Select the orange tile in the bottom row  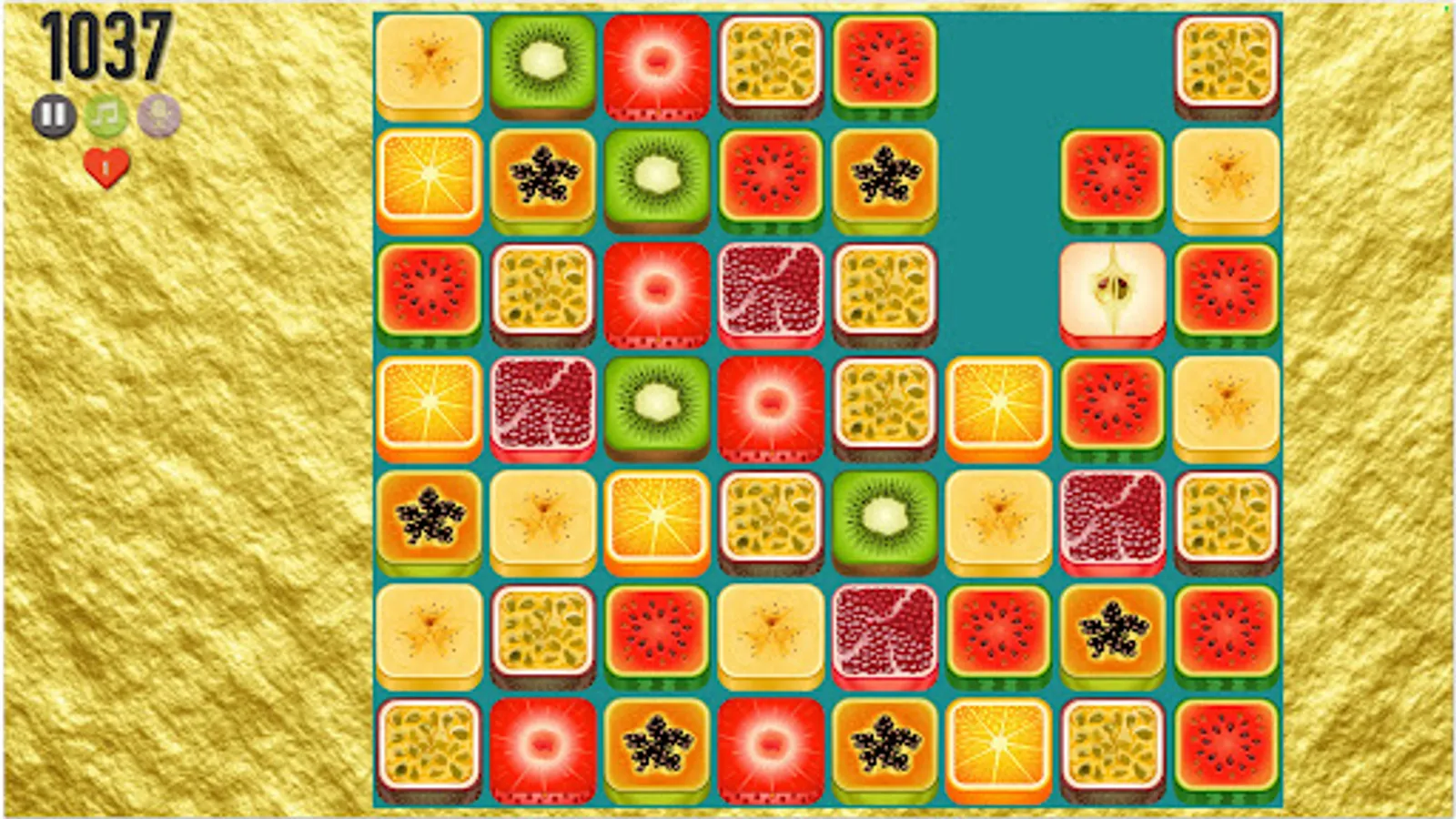[x=996, y=746]
